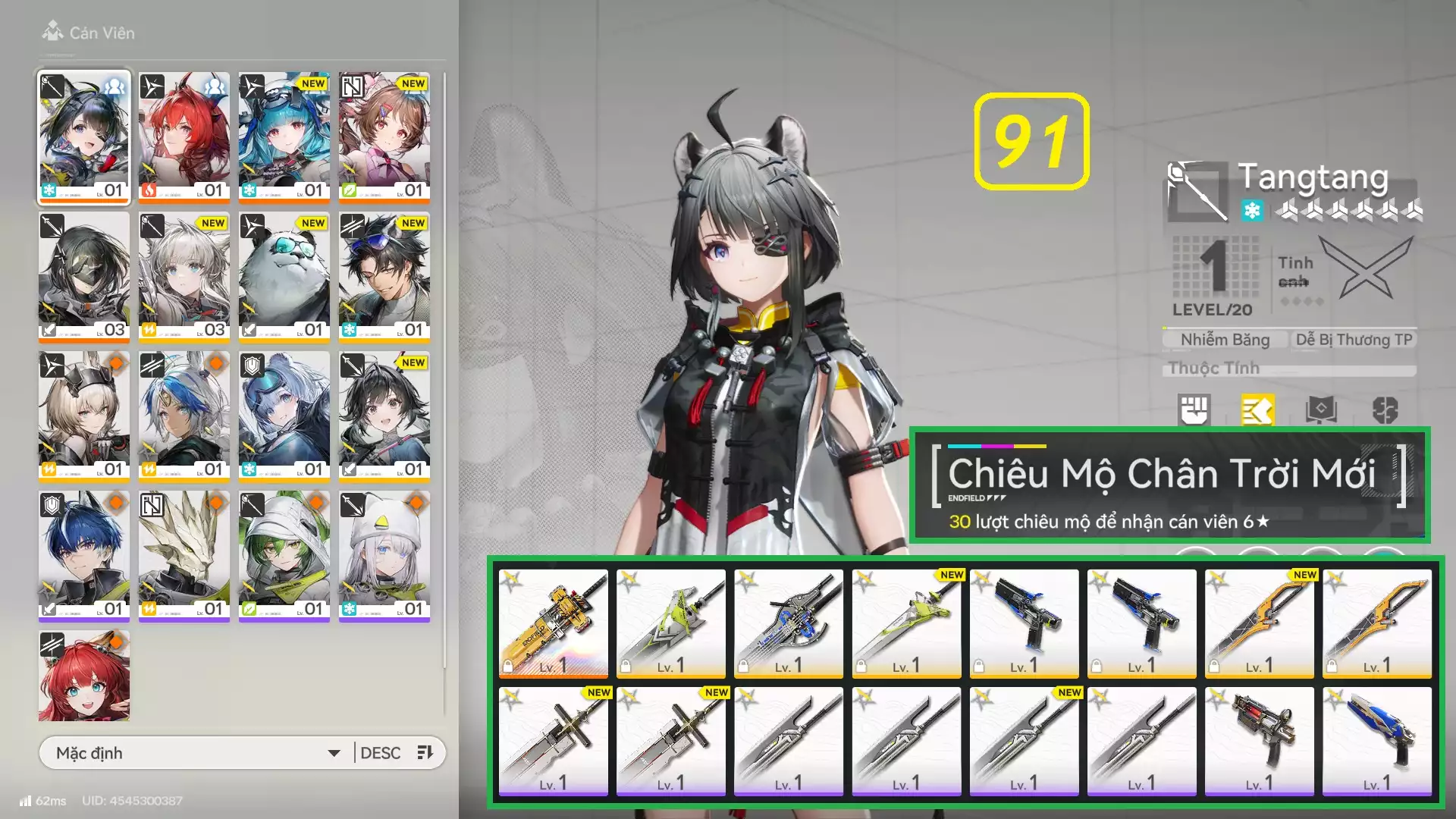Toggle DESC sort order to ascending
Screen dimensions: 1456x819
pos(383,752)
